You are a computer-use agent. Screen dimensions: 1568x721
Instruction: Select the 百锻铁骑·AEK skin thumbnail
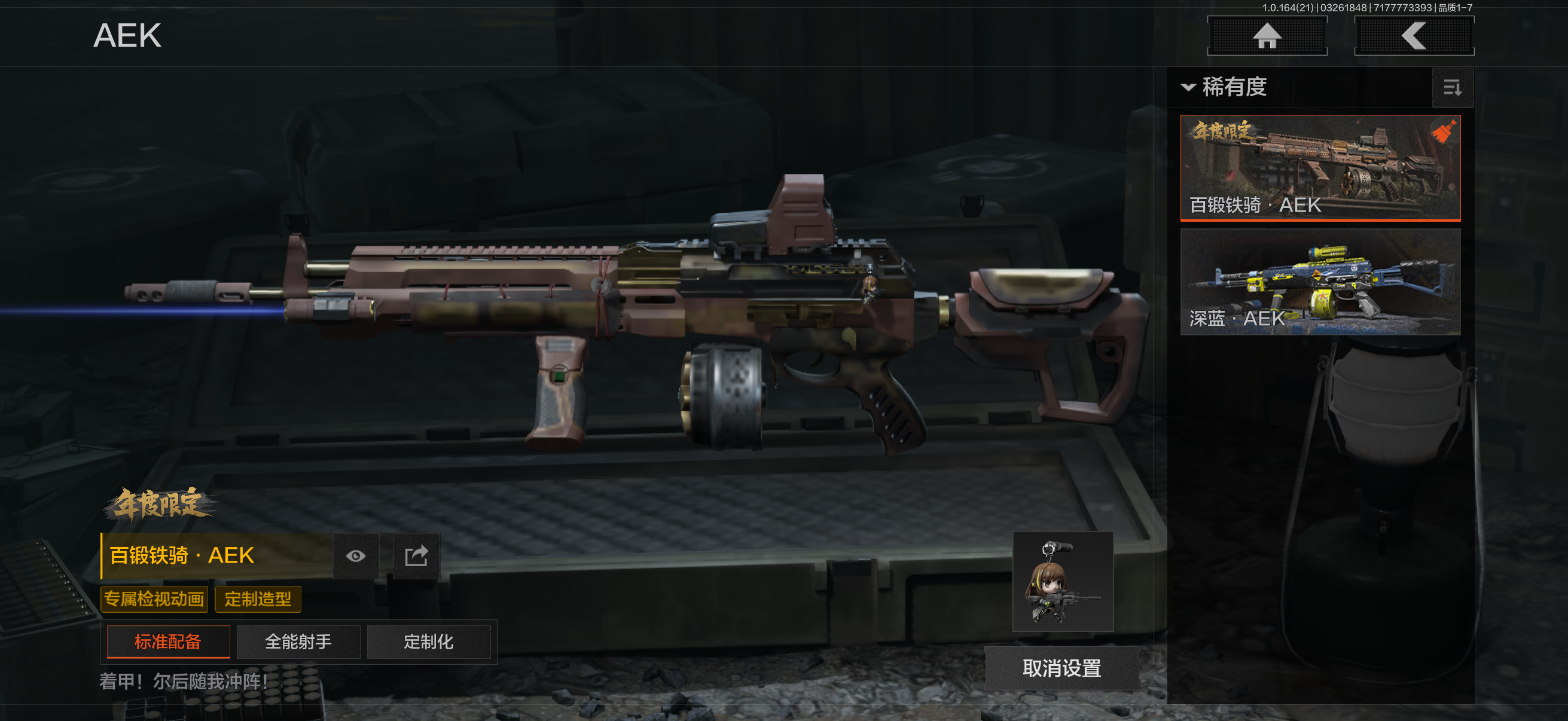[1320, 167]
